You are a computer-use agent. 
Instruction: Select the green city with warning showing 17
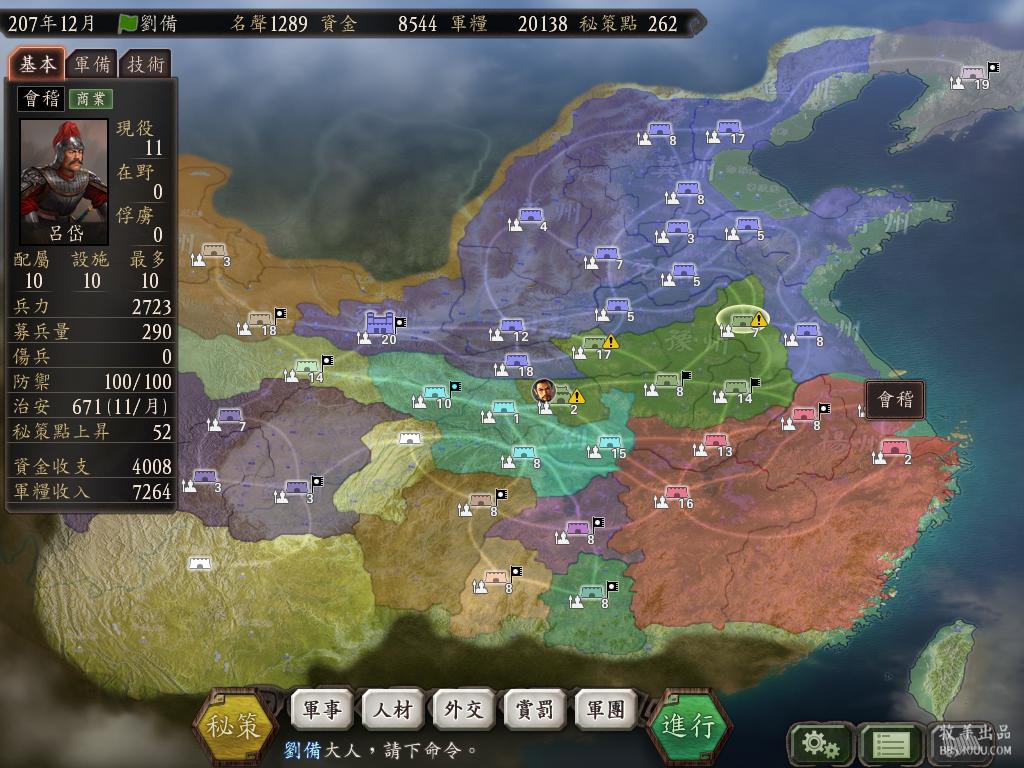[594, 343]
